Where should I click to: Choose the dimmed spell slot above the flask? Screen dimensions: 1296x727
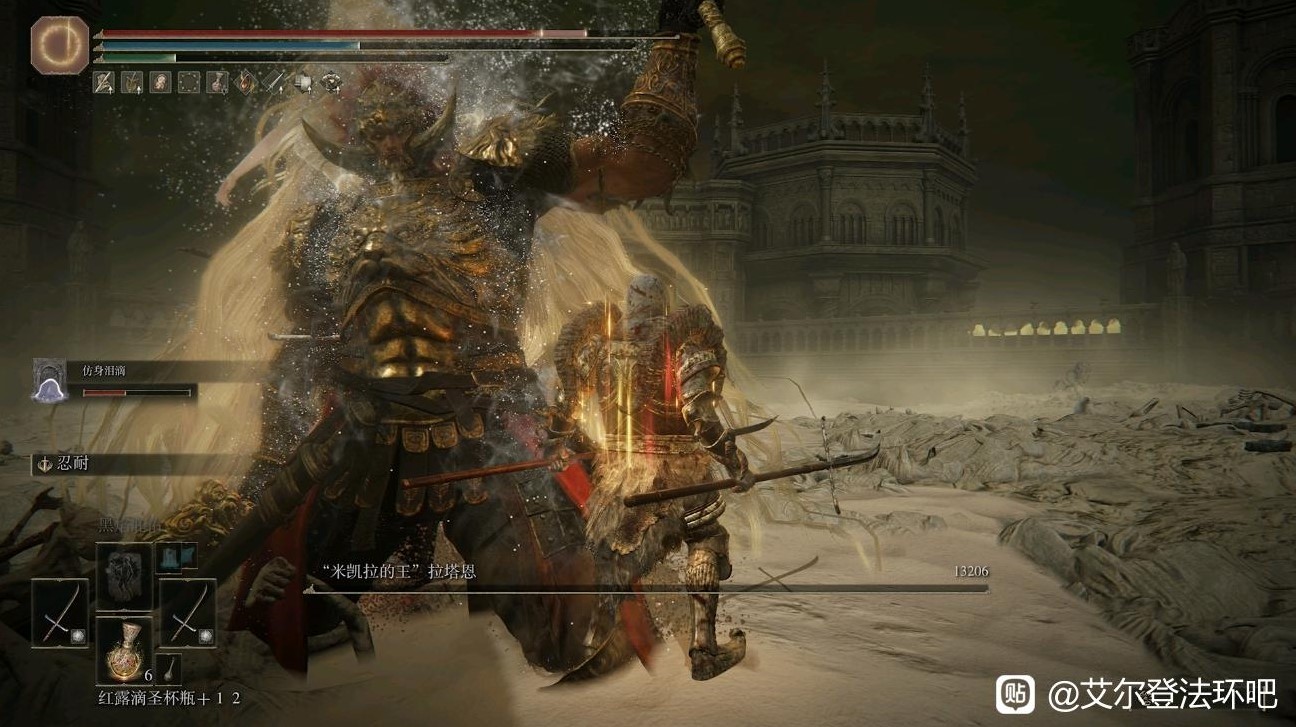point(124,575)
